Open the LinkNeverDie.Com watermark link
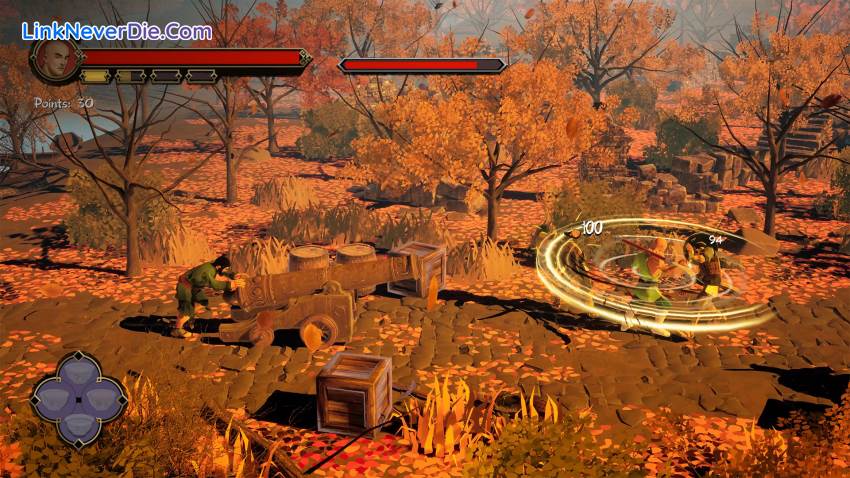850x478 pixels. [117, 31]
